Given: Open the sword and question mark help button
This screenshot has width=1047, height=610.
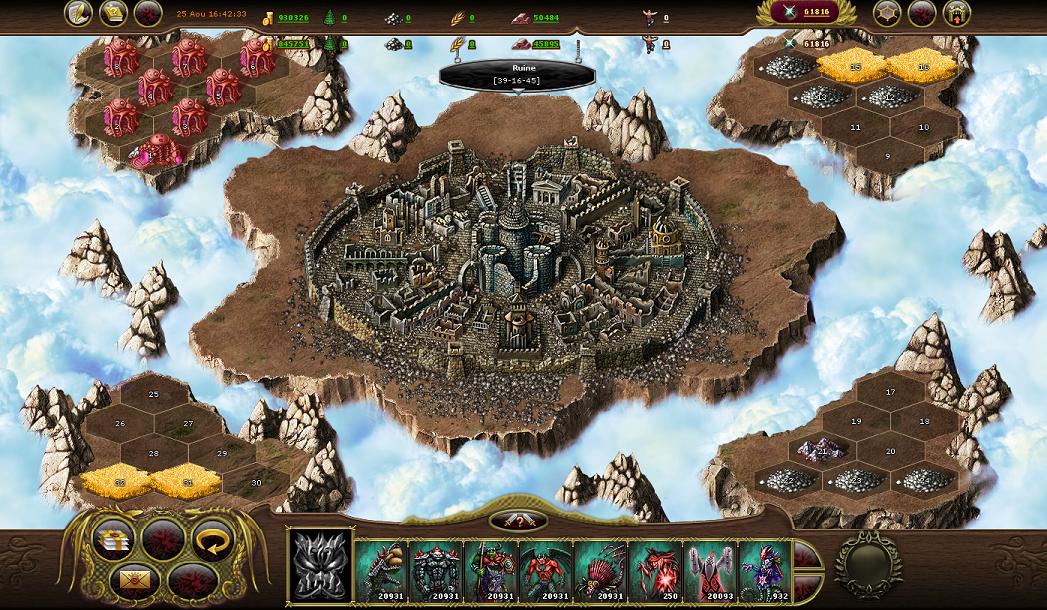Looking at the screenshot, I should point(518,521).
